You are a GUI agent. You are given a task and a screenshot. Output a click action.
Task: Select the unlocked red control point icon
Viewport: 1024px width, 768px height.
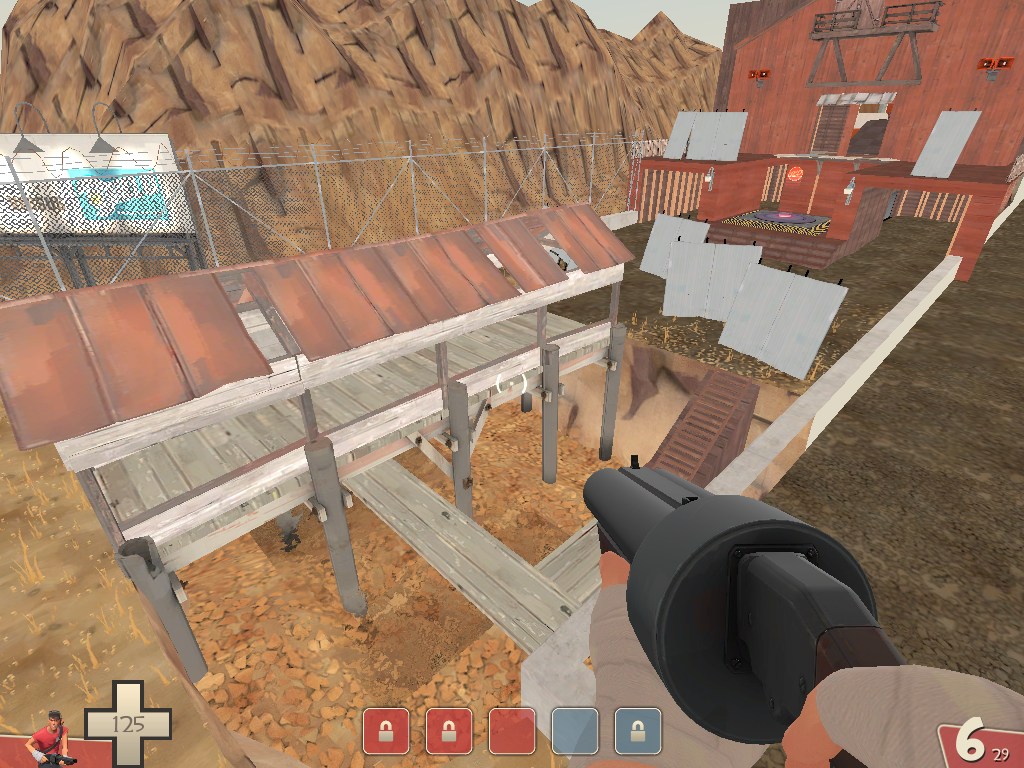tap(512, 731)
